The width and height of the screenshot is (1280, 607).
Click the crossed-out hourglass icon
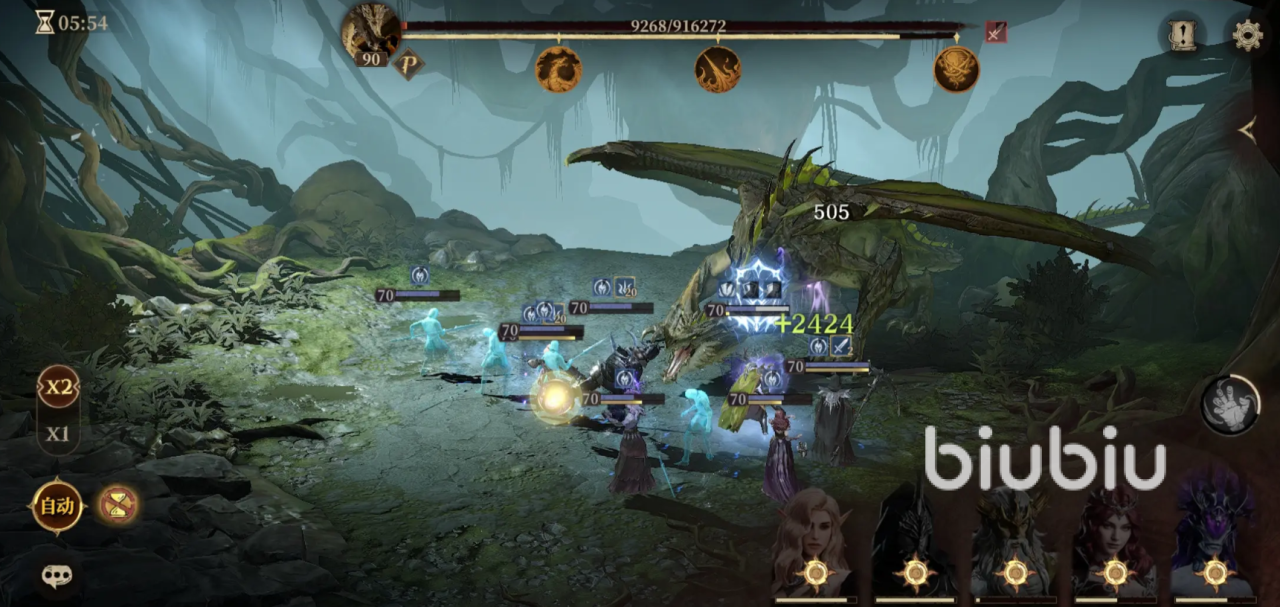[118, 505]
